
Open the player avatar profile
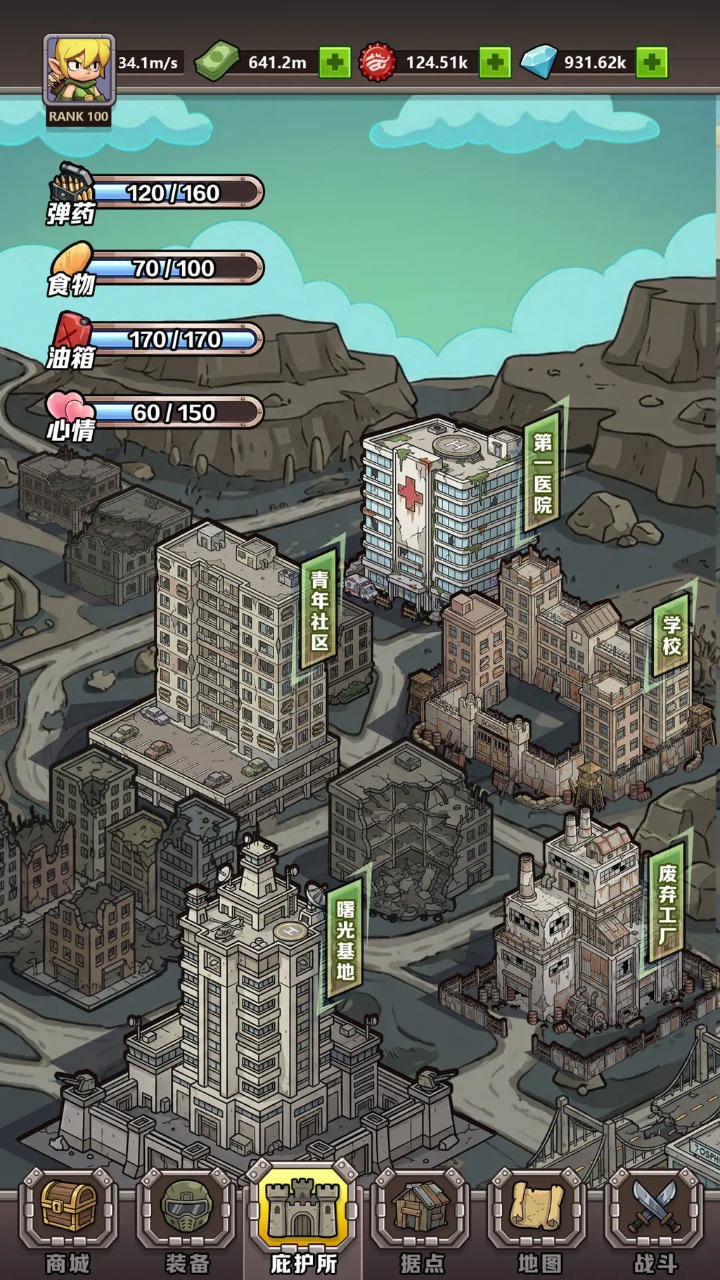[x=78, y=70]
